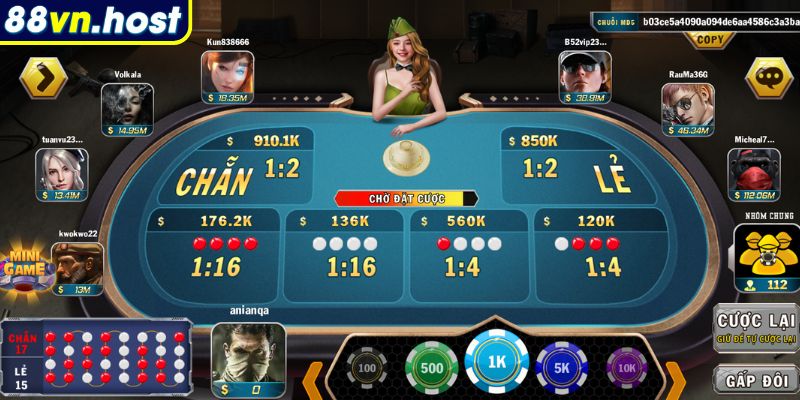Screen dimensions: 800x400
Task: Click the CƯỢC LẠI rebet button
Action: [x=755, y=327]
